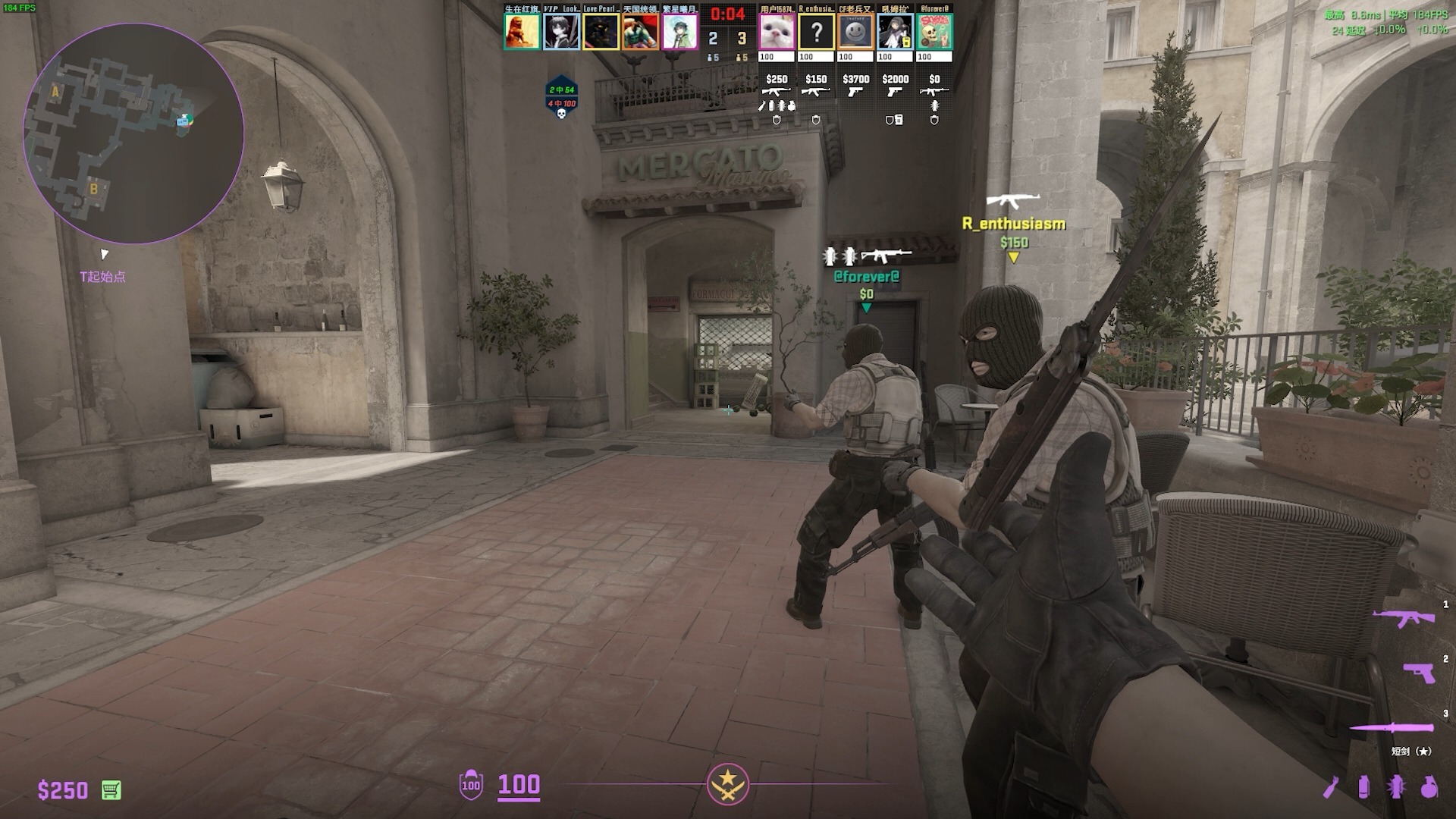Click the orange lion statue avatar
The height and width of the screenshot is (819, 1456).
click(x=522, y=33)
